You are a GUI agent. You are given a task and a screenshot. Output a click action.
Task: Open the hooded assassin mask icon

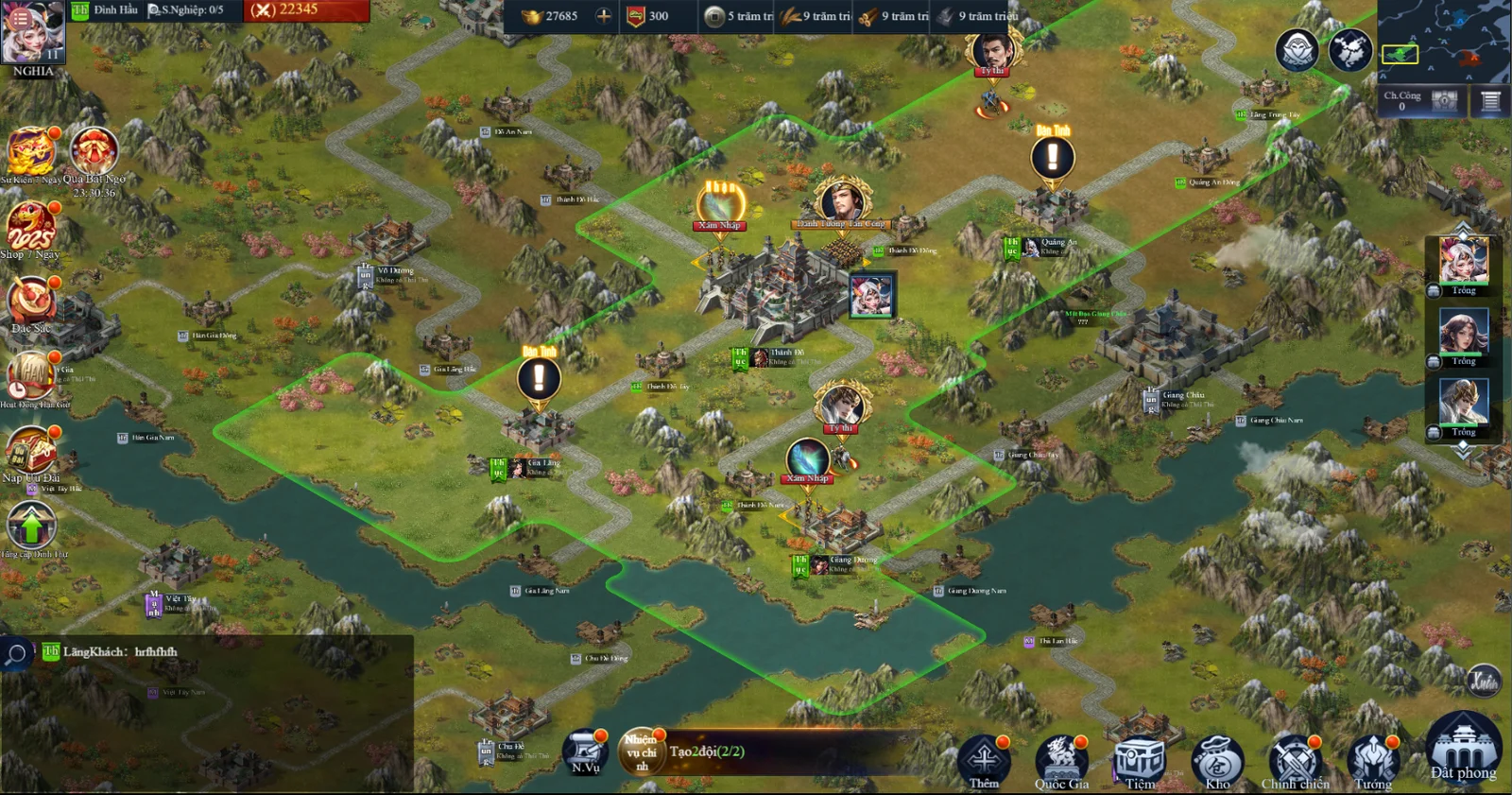[1297, 49]
